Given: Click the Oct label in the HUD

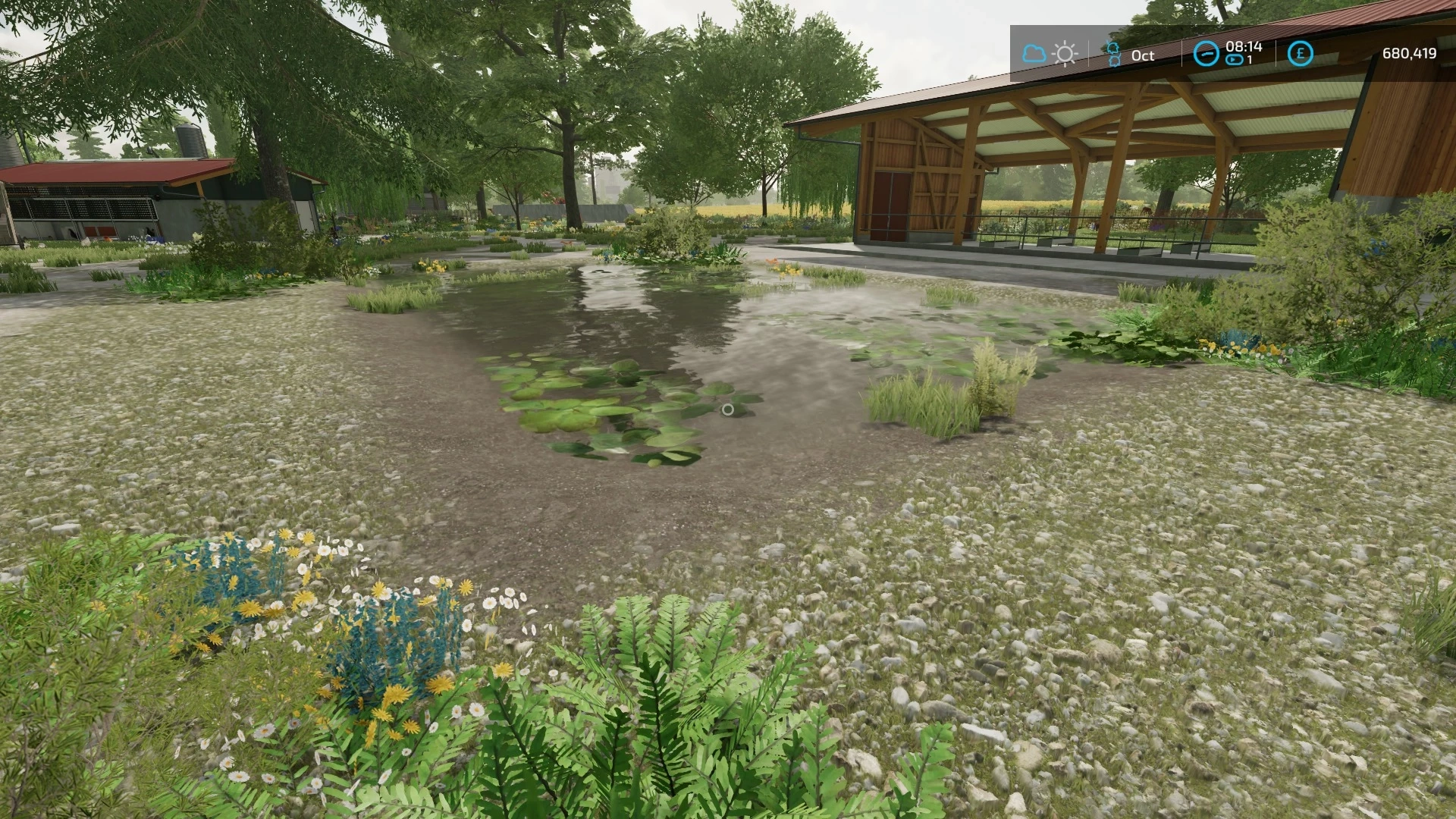Looking at the screenshot, I should [x=1144, y=55].
